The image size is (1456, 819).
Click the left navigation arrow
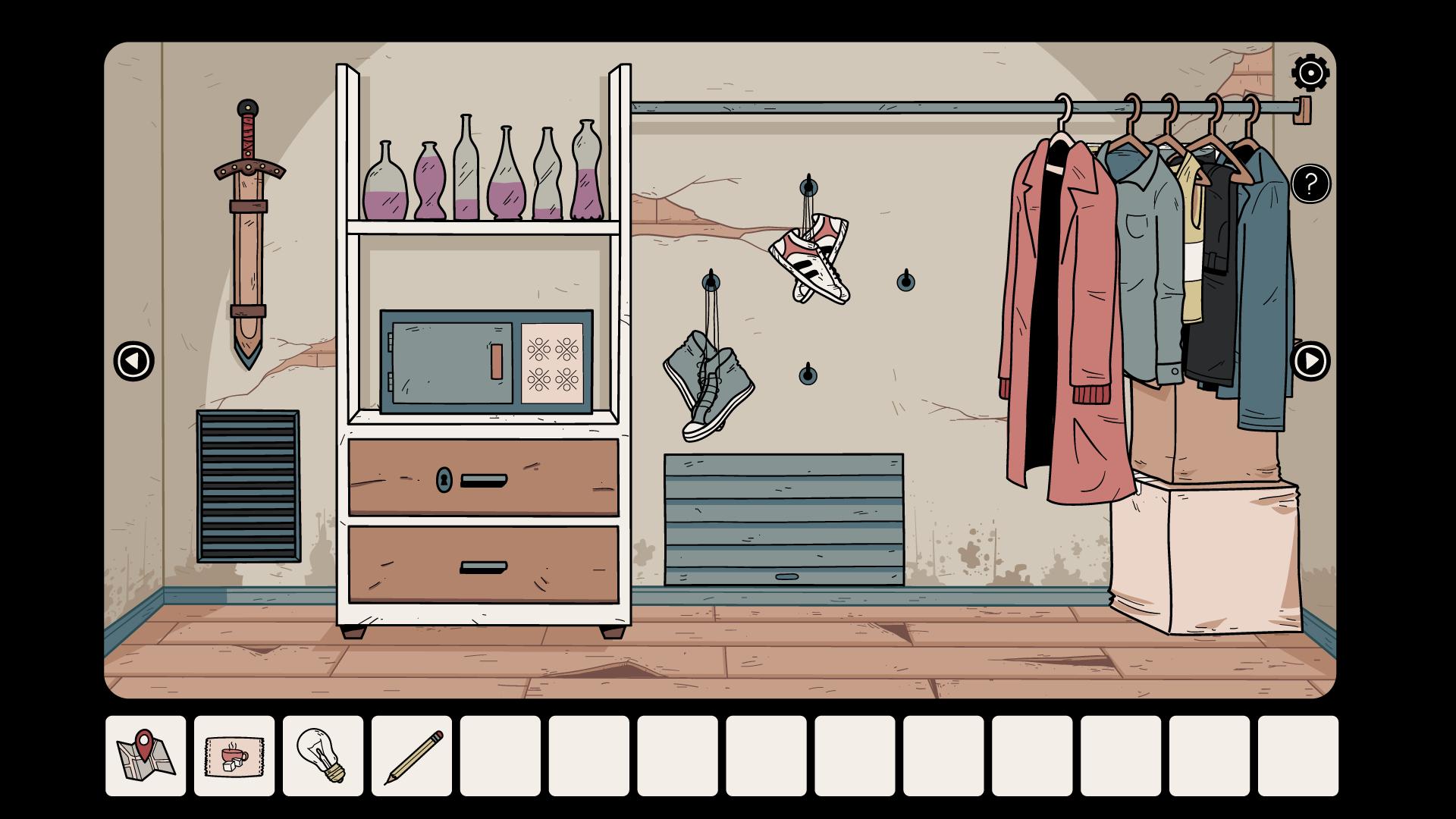[133, 362]
